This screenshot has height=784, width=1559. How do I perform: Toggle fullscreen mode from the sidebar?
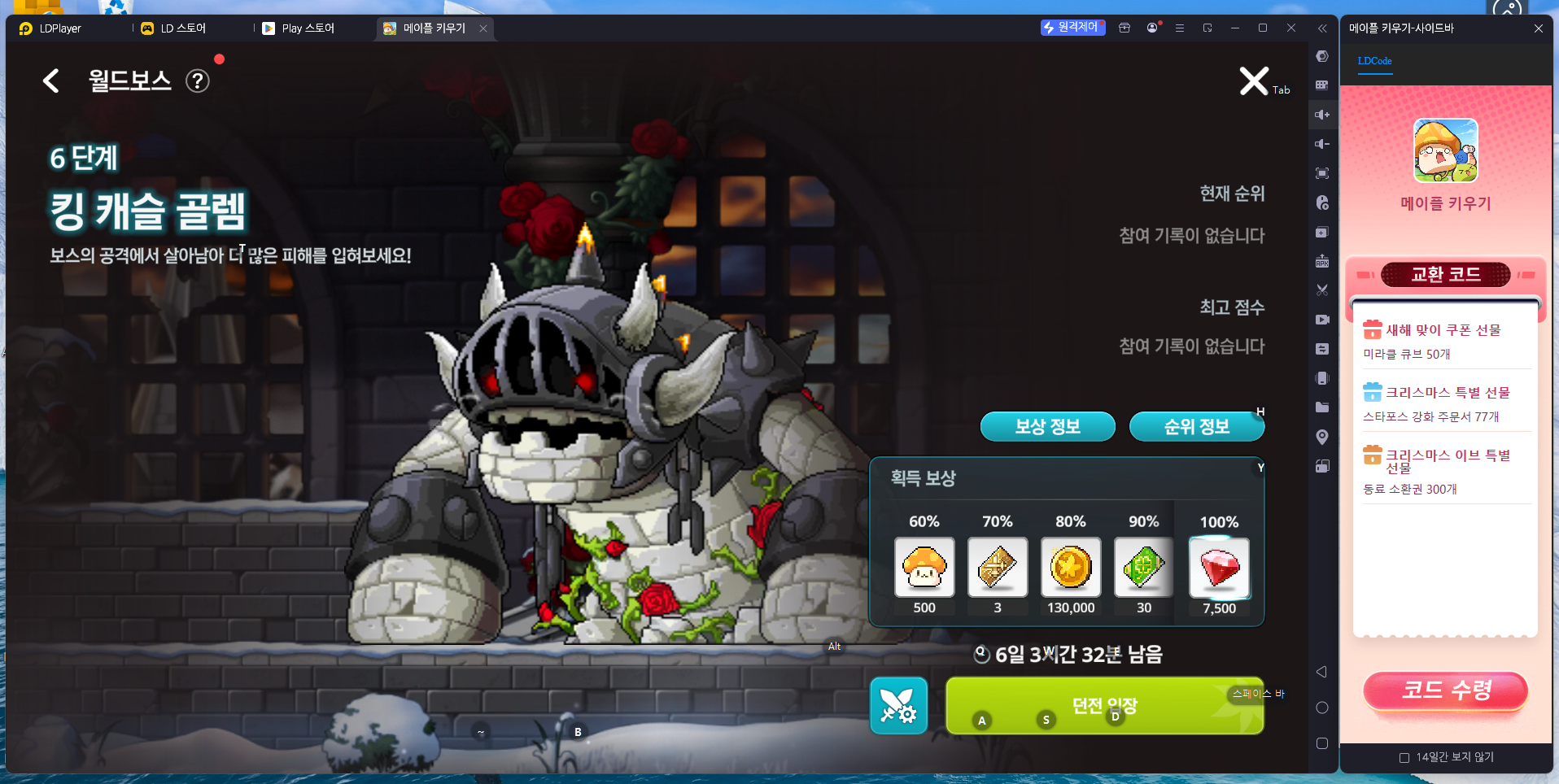[x=1322, y=173]
